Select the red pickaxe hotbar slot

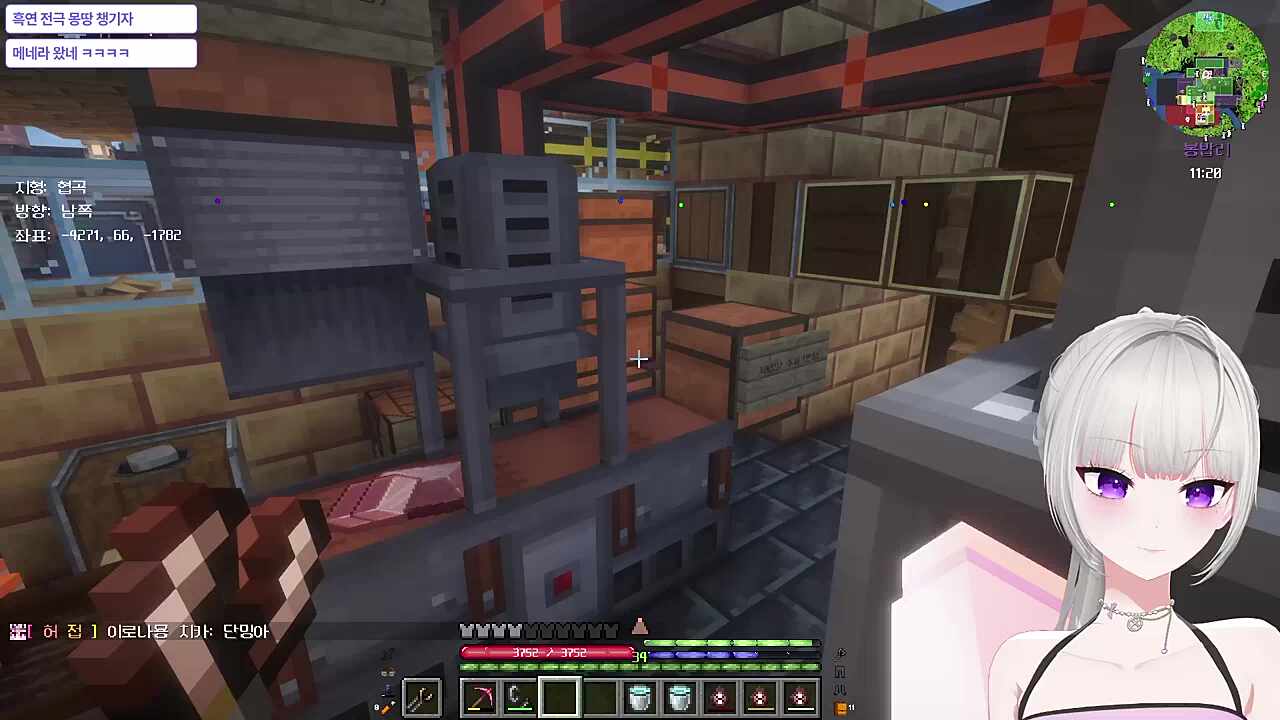coord(480,697)
